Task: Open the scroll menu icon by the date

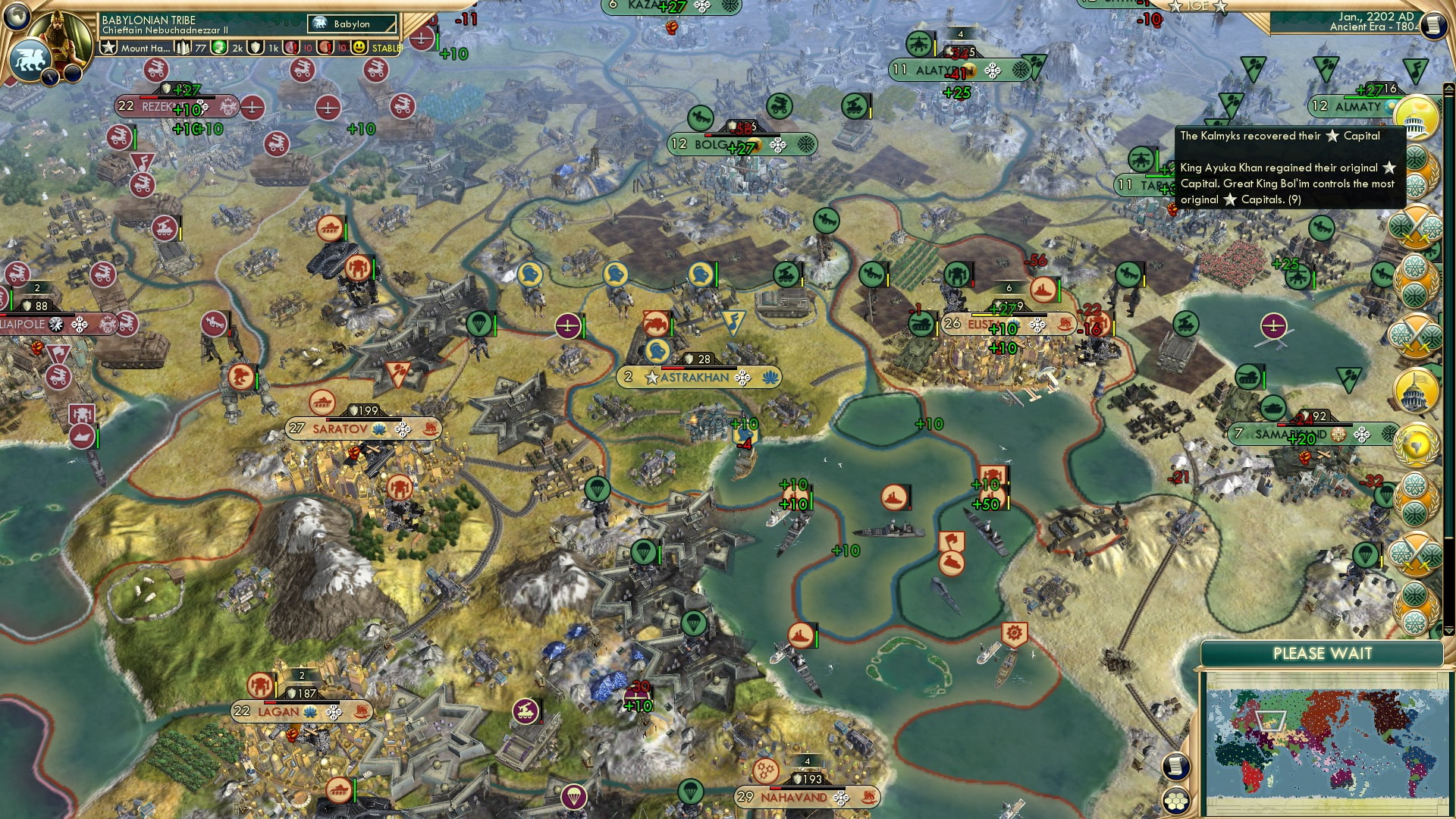Action: coord(1432,25)
